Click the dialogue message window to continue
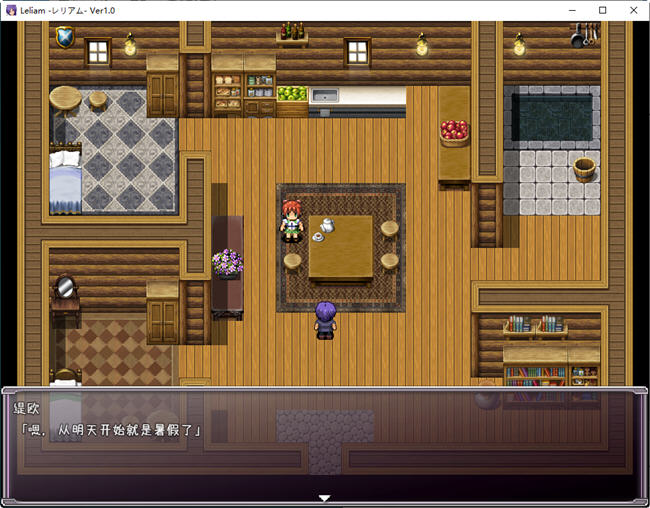650x508 pixels. [x=324, y=444]
